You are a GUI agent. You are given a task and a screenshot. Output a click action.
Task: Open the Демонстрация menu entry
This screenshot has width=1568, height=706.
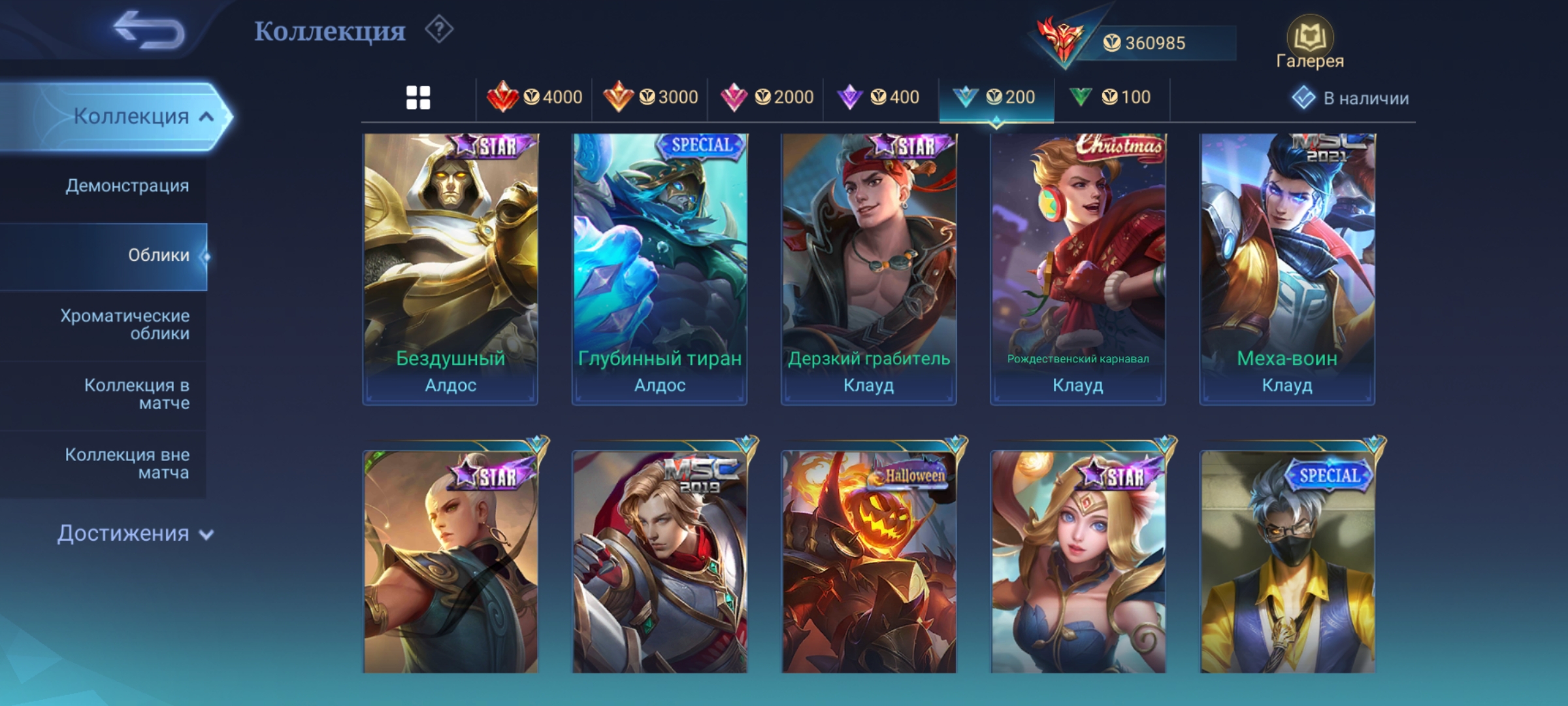[127, 186]
